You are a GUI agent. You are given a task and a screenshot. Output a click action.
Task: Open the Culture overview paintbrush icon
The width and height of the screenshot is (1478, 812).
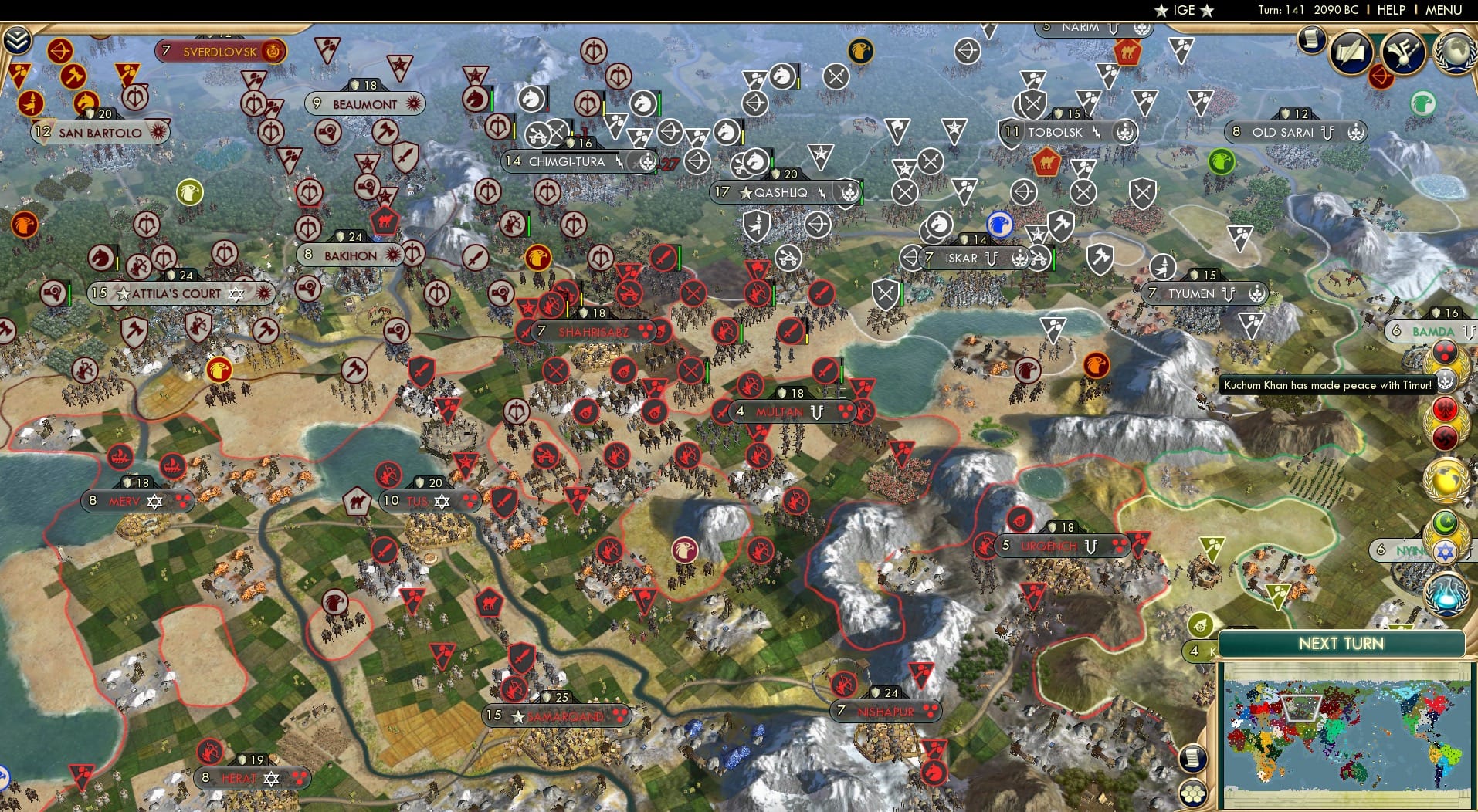(x=1403, y=53)
